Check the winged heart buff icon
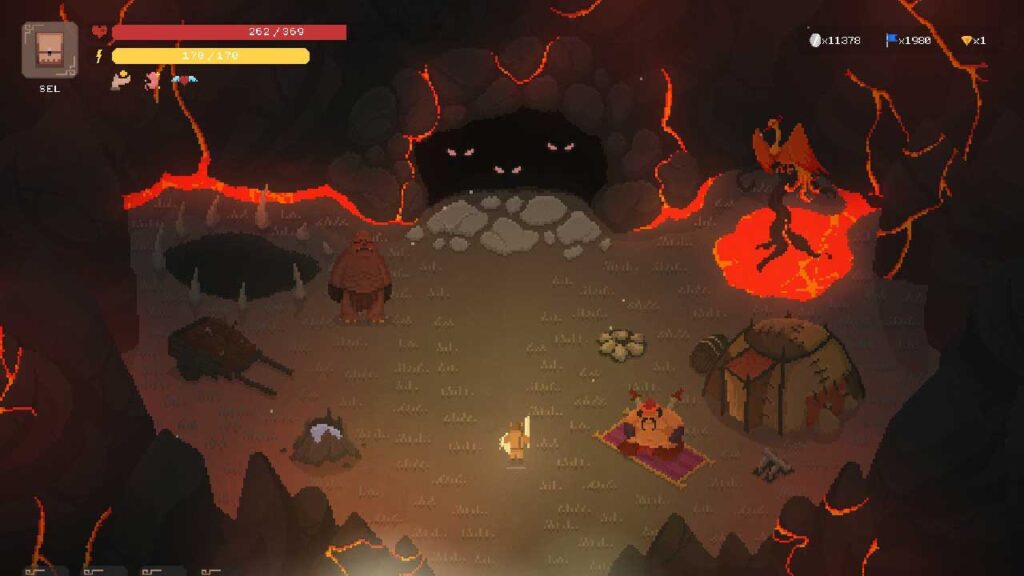This screenshot has width=1024, height=576. 183,80
